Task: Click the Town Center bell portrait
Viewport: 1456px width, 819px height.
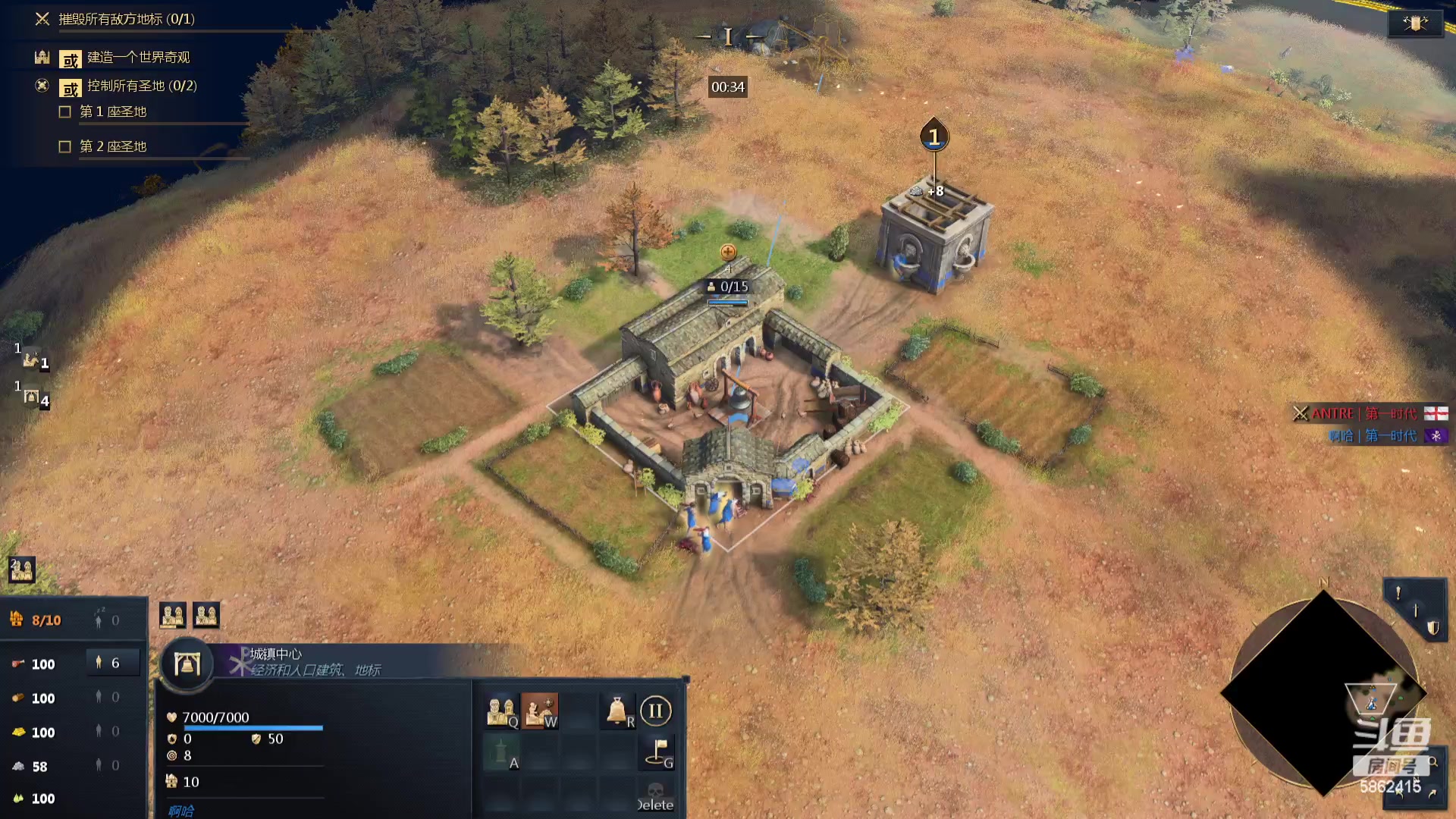Action: [187, 664]
